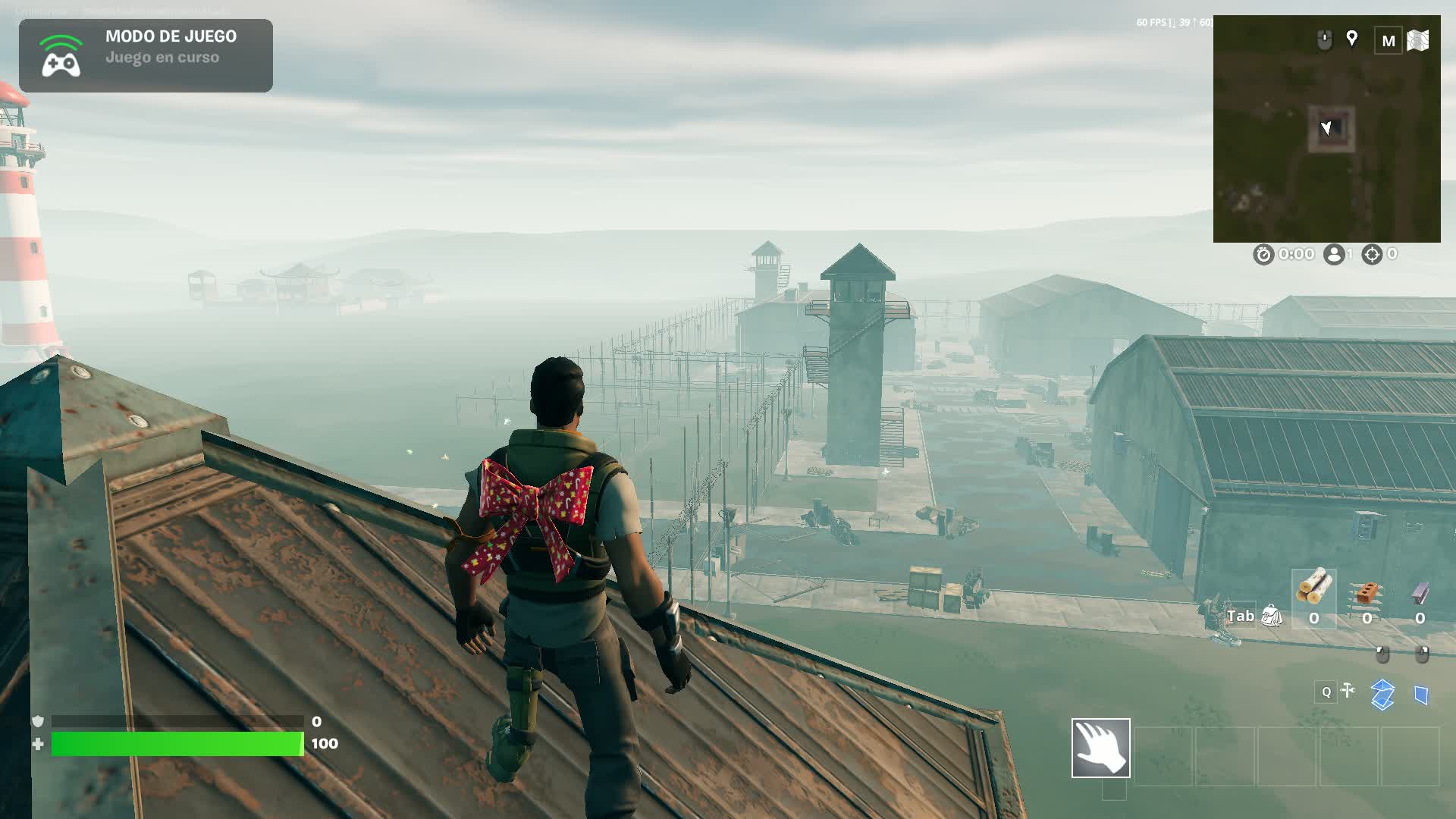Select the blue wall building piece
The image size is (1456, 819).
coord(1422,695)
